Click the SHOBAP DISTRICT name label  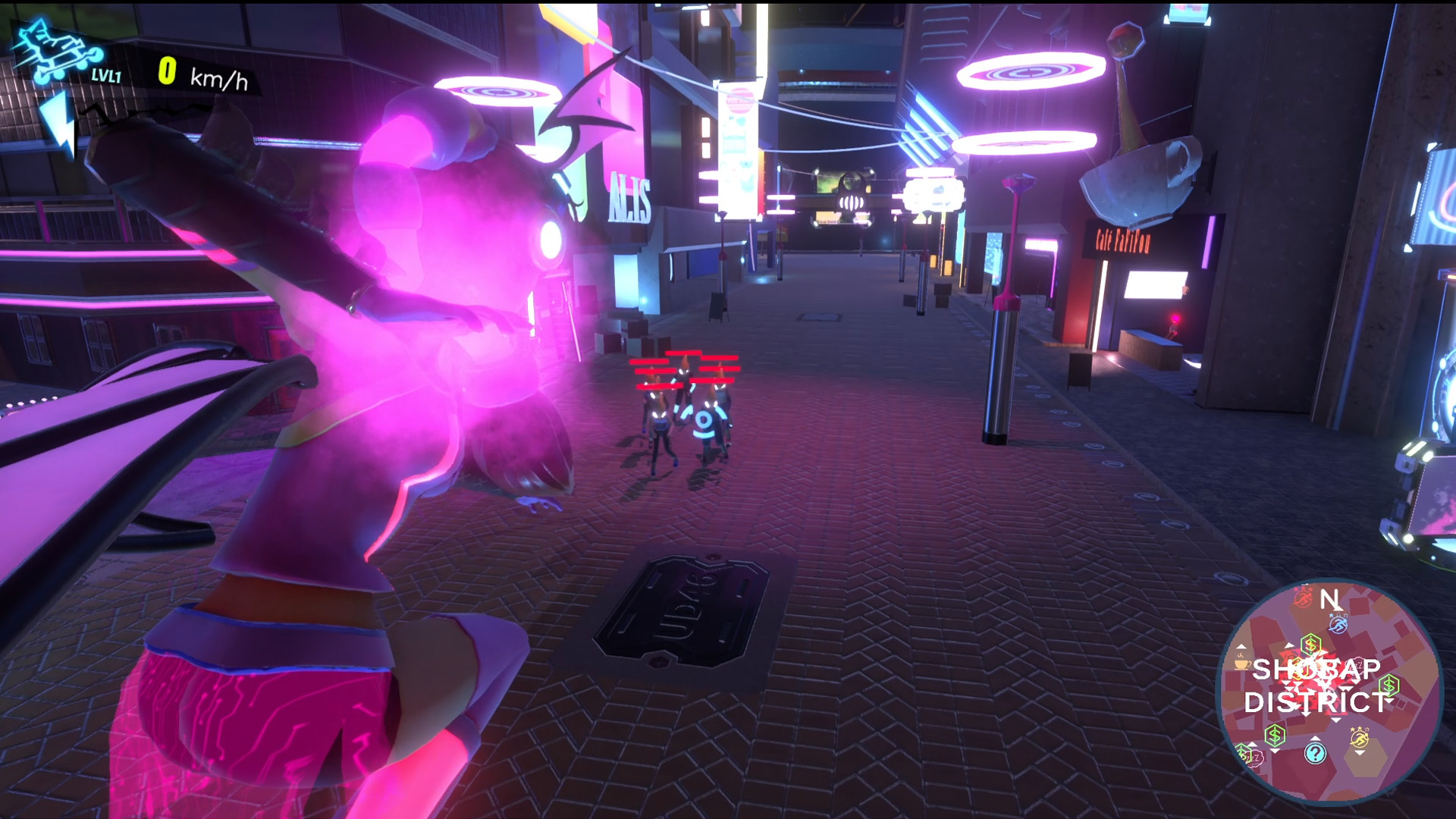click(x=1316, y=684)
